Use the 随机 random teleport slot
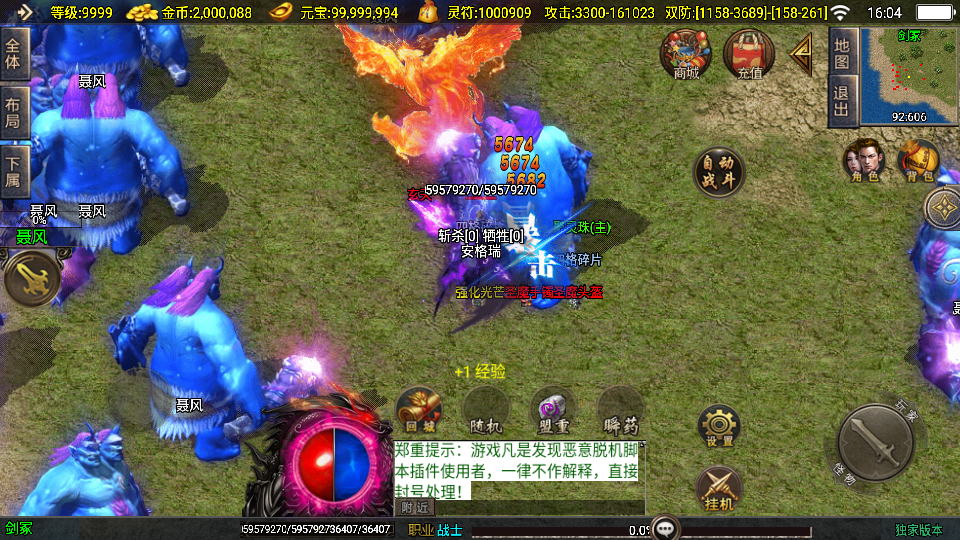Image resolution: width=960 pixels, height=540 pixels. click(486, 410)
